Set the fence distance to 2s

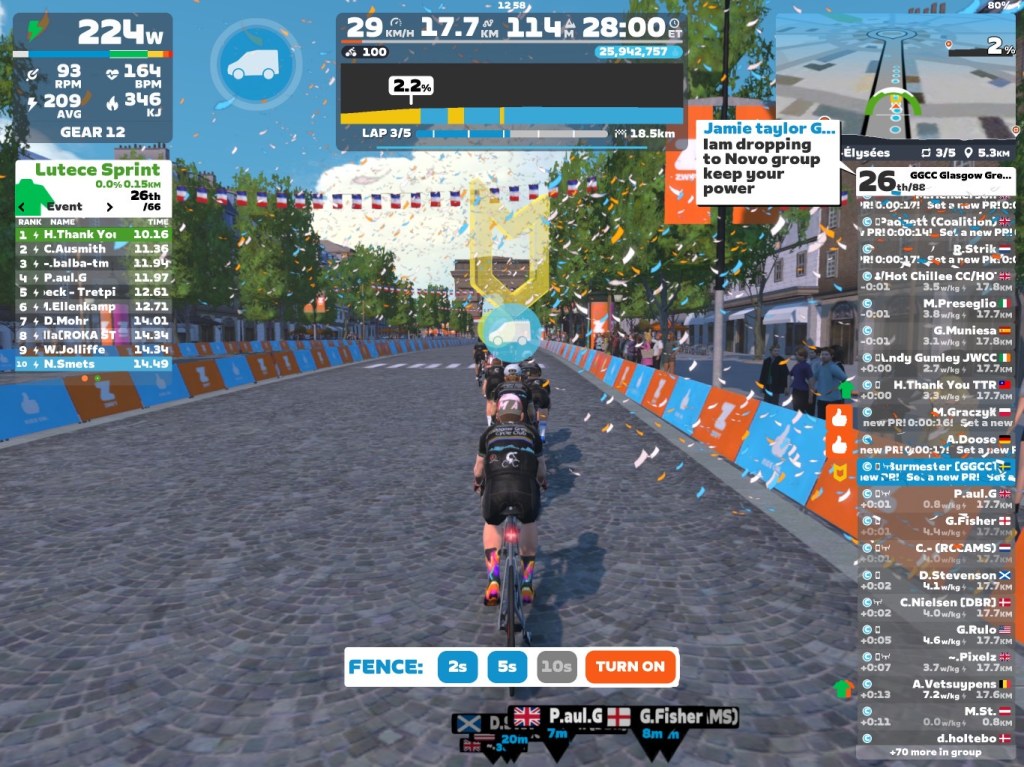click(x=457, y=667)
